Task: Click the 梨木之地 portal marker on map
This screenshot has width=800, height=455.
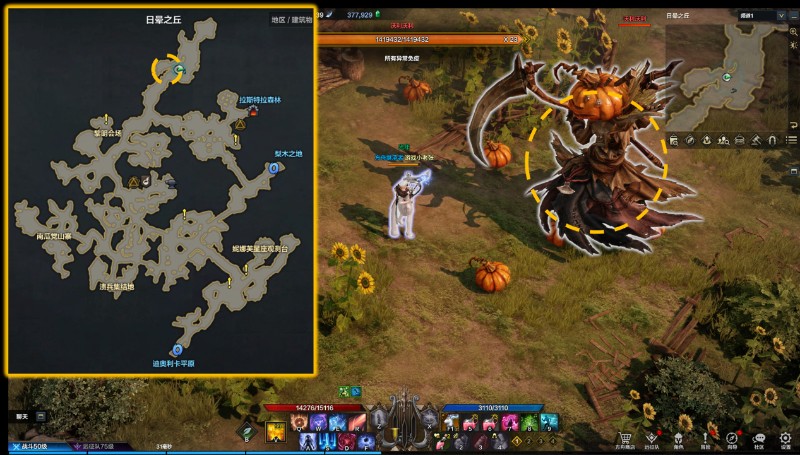Action: pos(274,170)
